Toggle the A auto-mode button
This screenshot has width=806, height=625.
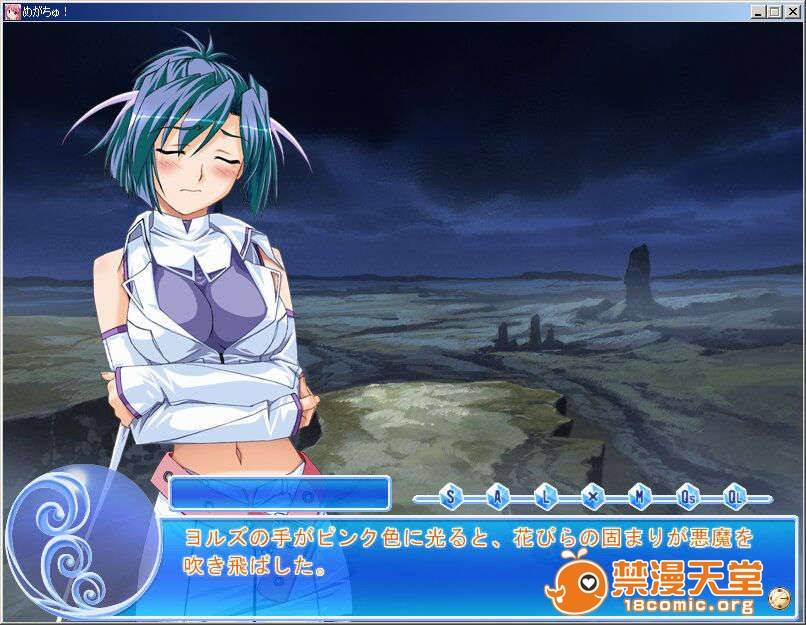point(497,495)
